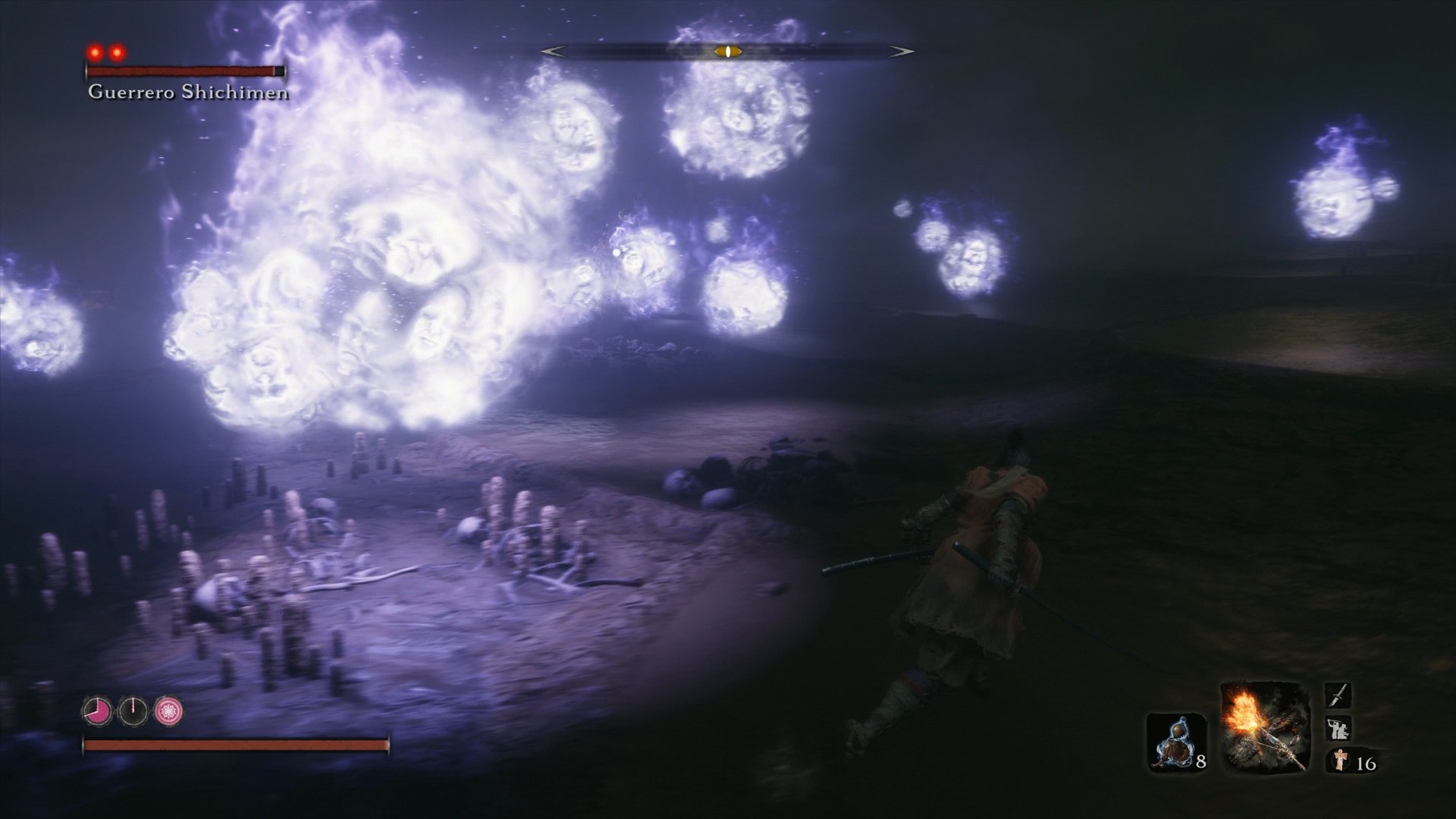The image size is (1456, 819).
Task: Select the spirit emblem icon showing 16
Action: click(1341, 761)
